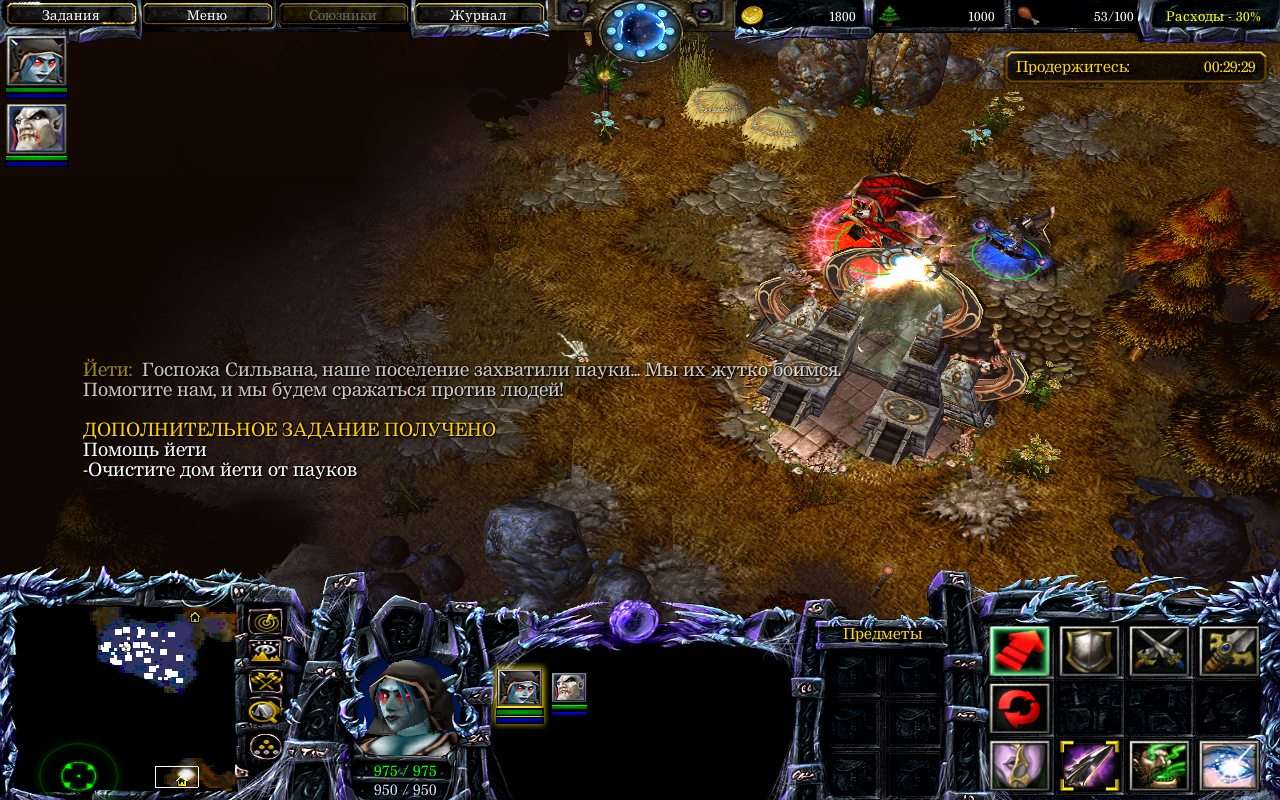Image resolution: width=1280 pixels, height=800 pixels.
Task: Choose the single sword Attack command
Action: click(x=1229, y=651)
